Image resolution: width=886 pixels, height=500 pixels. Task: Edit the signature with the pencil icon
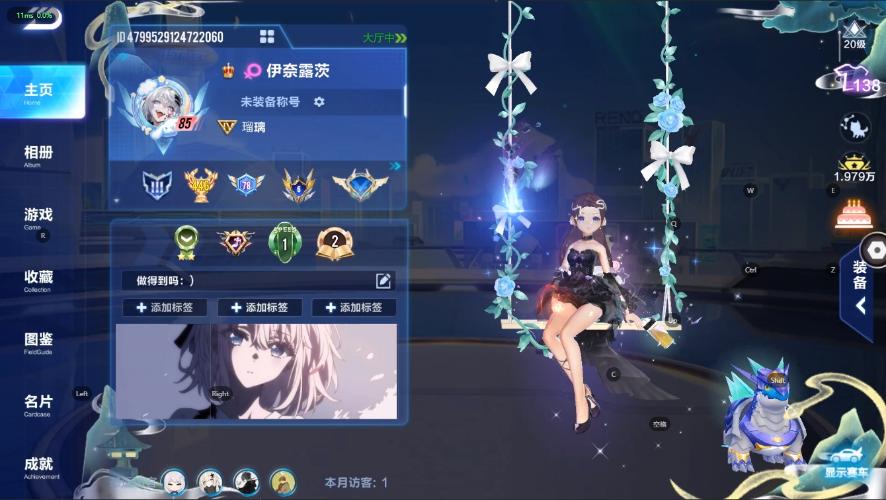(x=383, y=281)
